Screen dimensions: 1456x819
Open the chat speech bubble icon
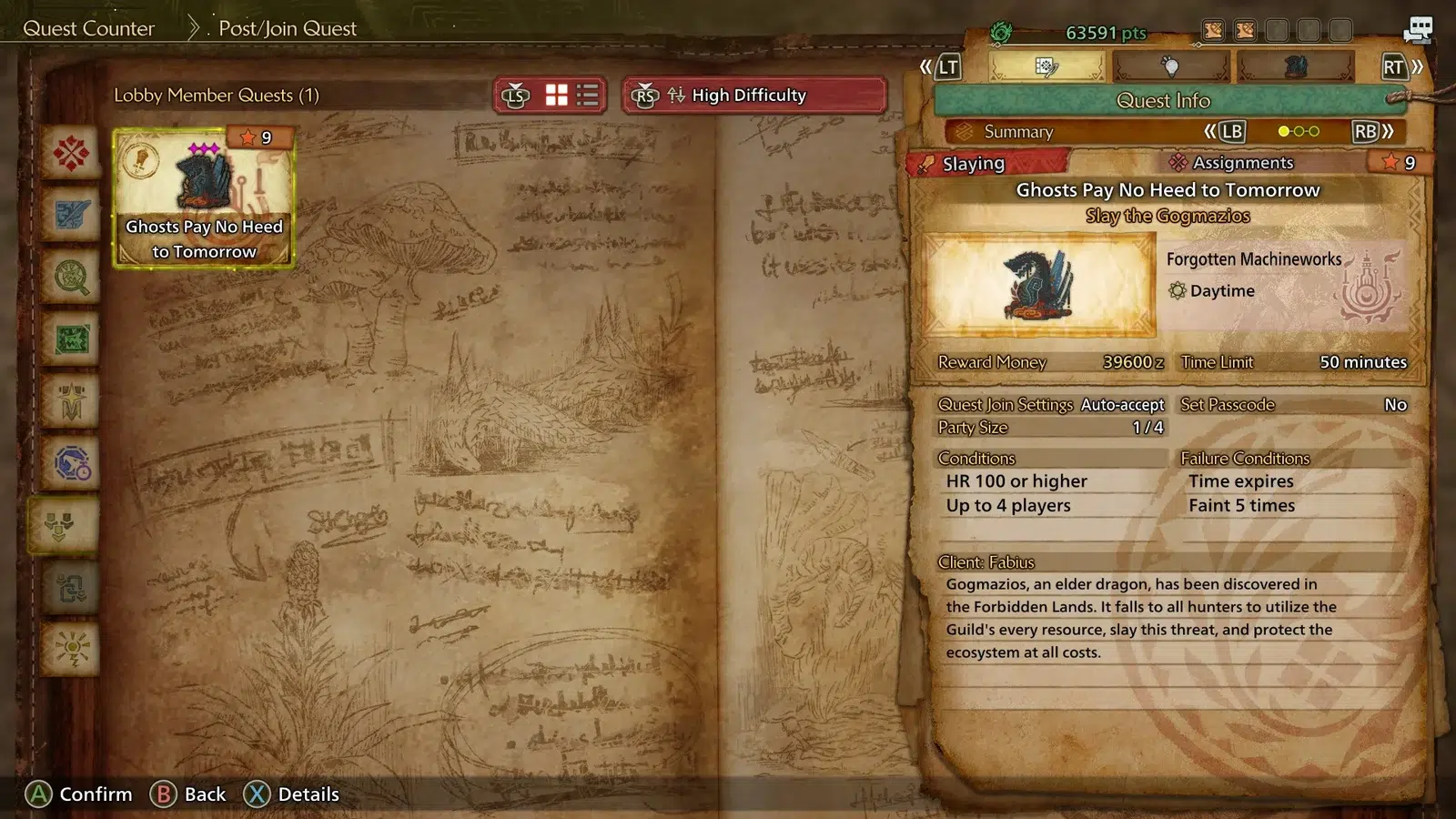coord(1417,30)
